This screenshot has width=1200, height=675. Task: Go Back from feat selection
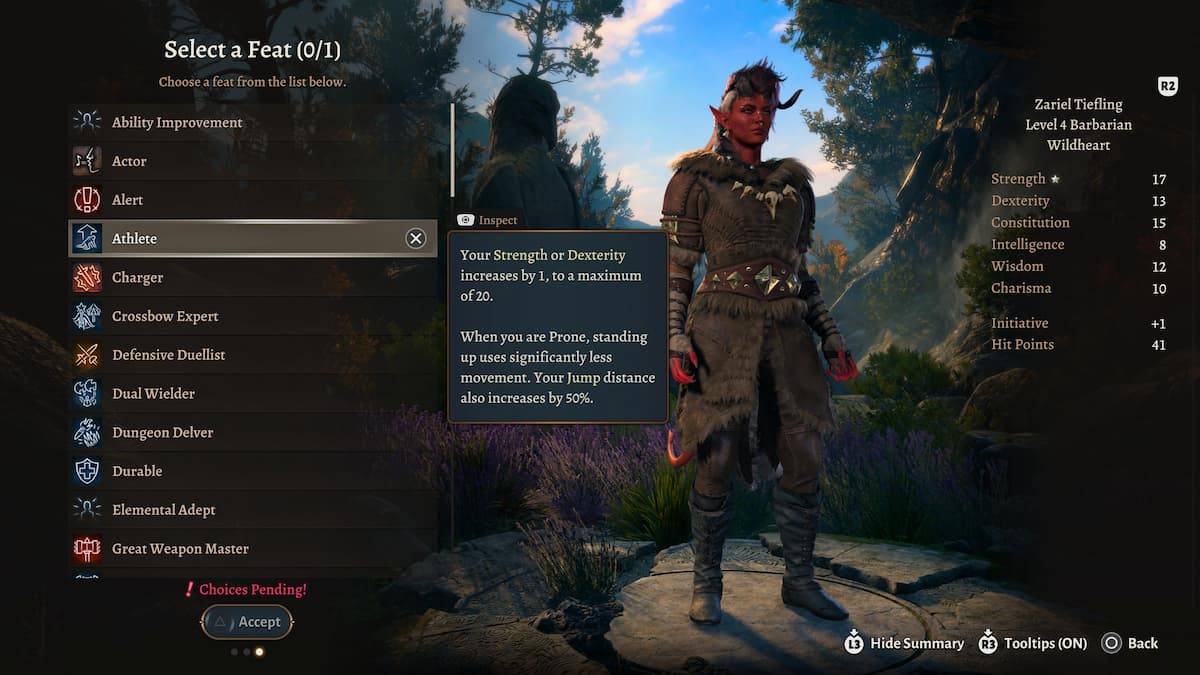click(x=1131, y=643)
